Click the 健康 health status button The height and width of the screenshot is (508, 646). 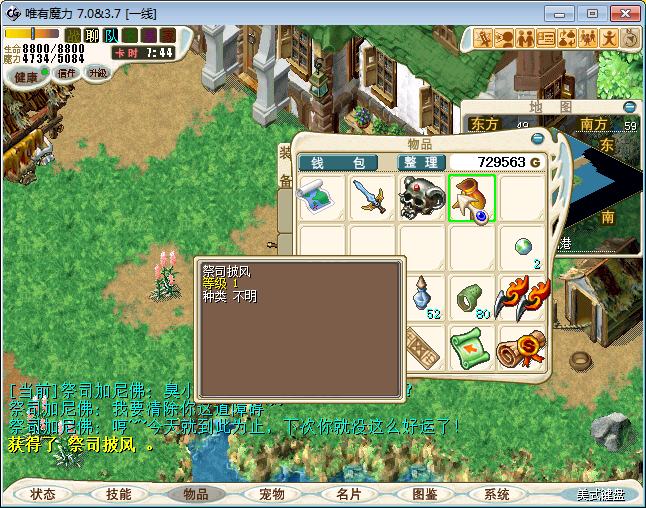[x=26, y=77]
